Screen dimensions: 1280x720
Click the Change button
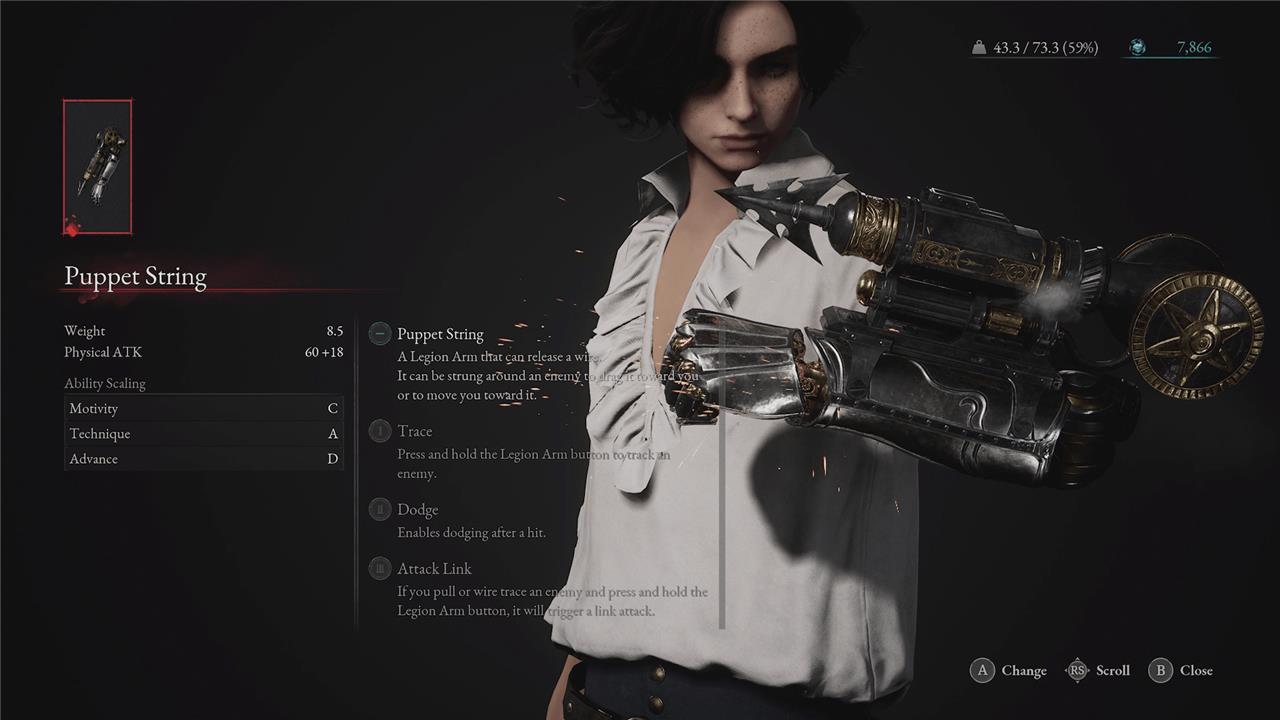click(x=1008, y=670)
